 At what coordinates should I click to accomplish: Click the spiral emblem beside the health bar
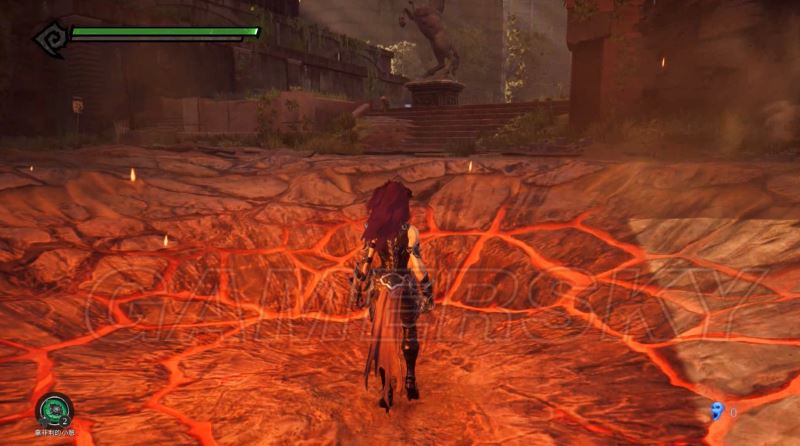coord(48,38)
